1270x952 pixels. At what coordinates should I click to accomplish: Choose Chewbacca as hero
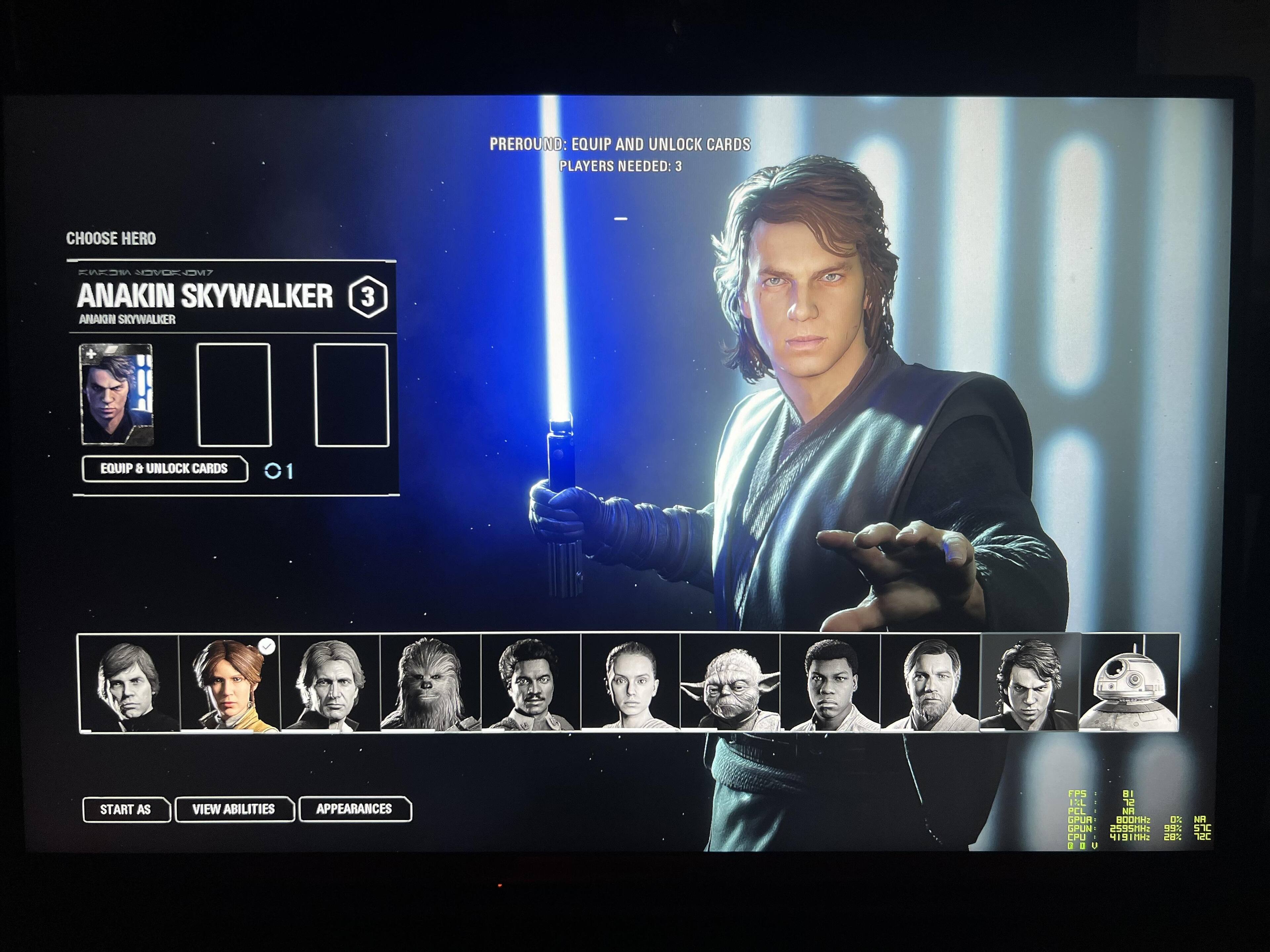(430, 683)
